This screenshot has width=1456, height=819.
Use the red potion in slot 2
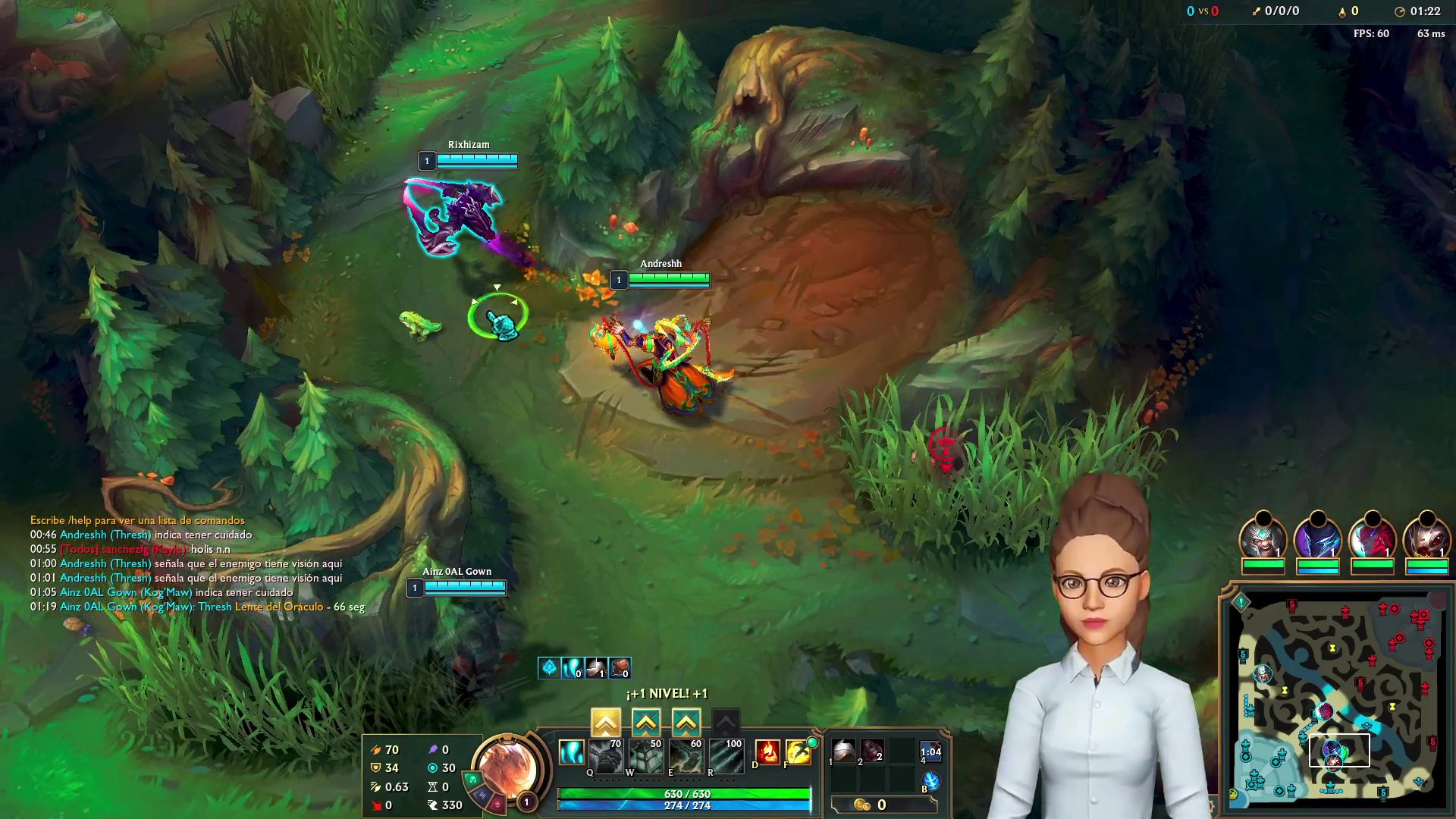pos(872,751)
